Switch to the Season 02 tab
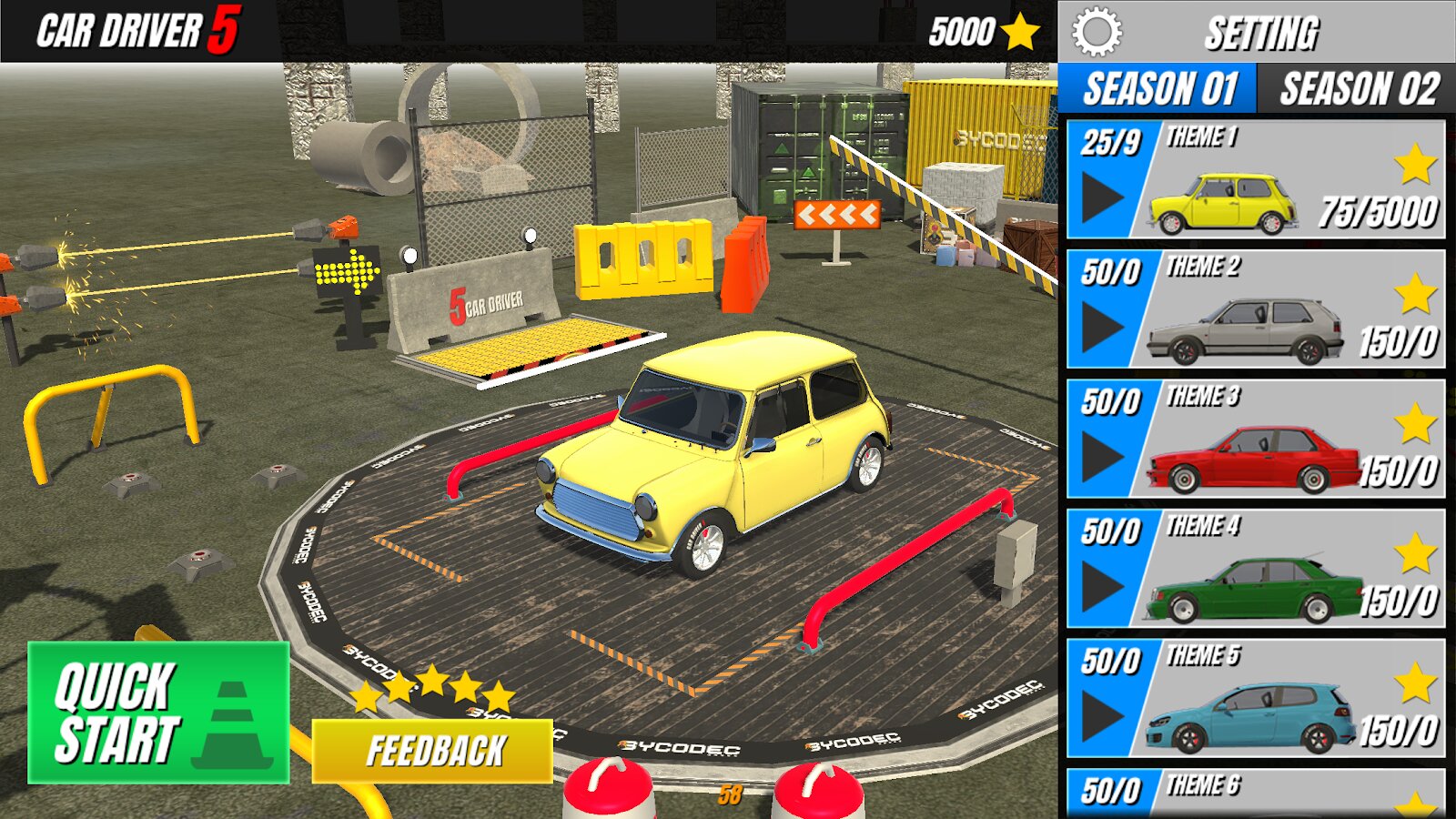Viewport: 1456px width, 819px height. [x=1359, y=89]
